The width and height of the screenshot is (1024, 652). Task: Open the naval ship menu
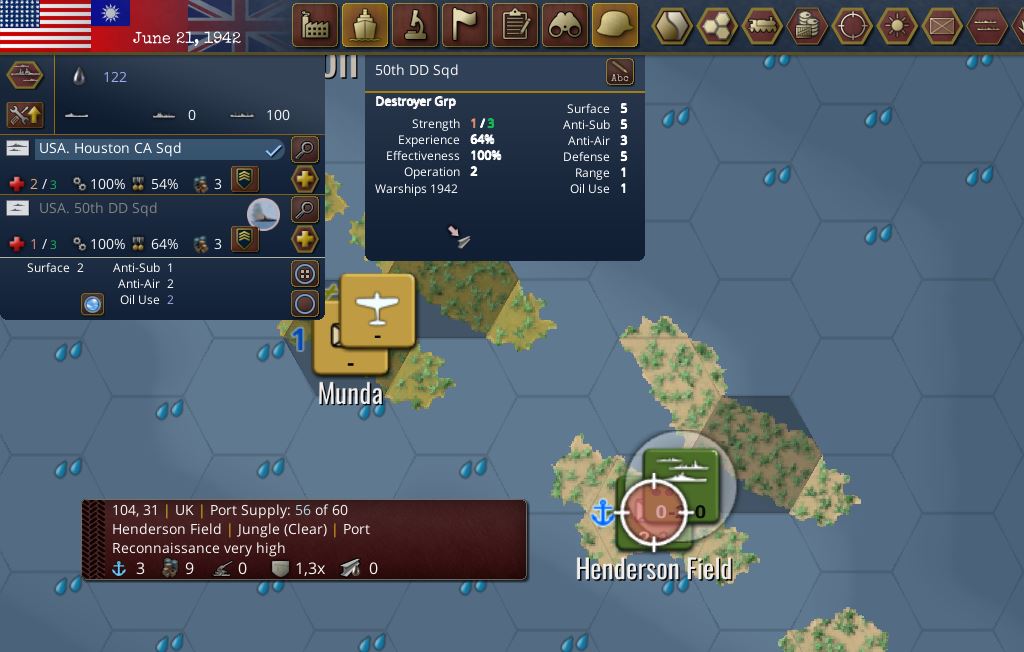click(365, 25)
